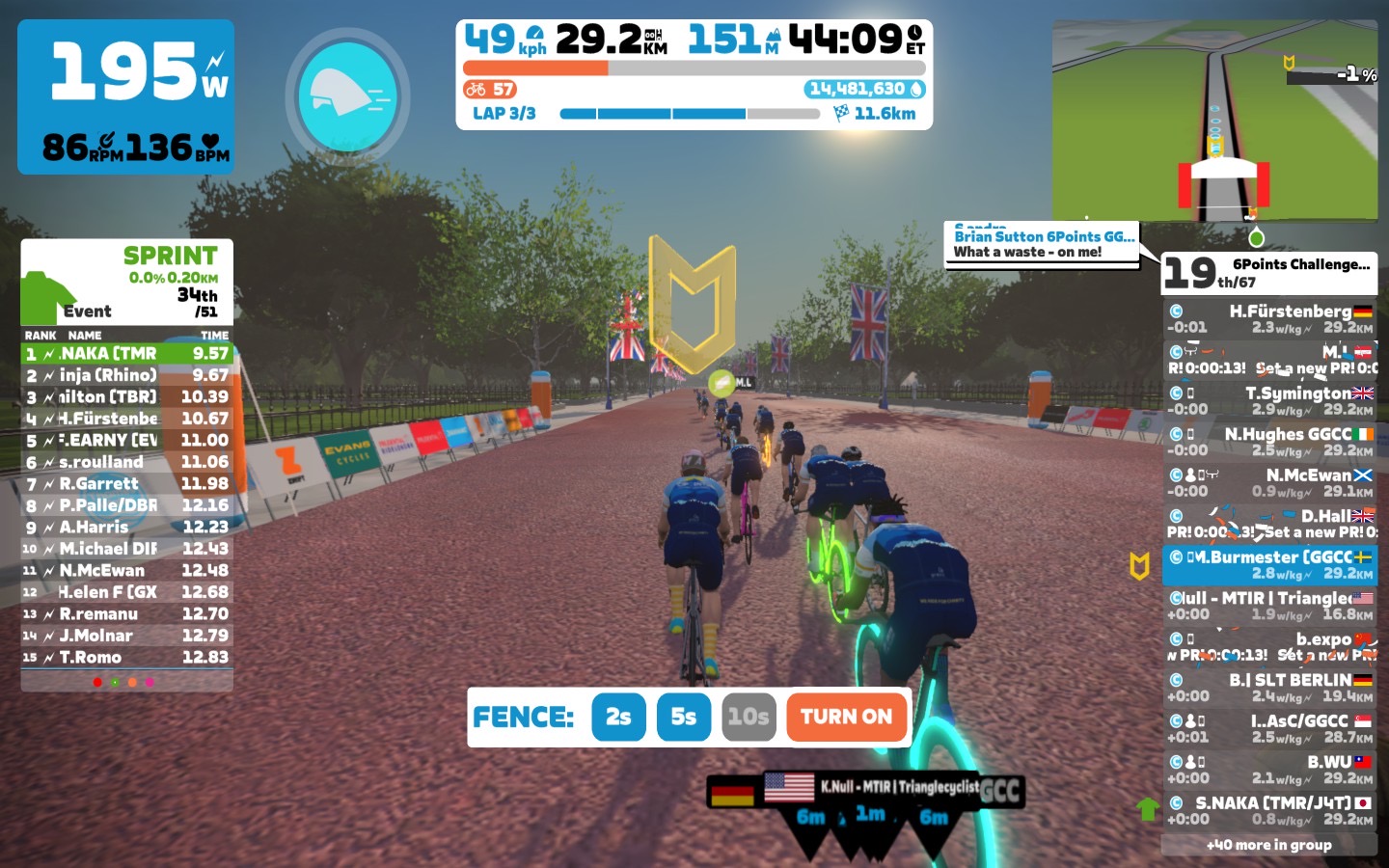The width and height of the screenshot is (1389, 868).
Task: Select T.Romo in the sprint results
Action: coord(127,658)
